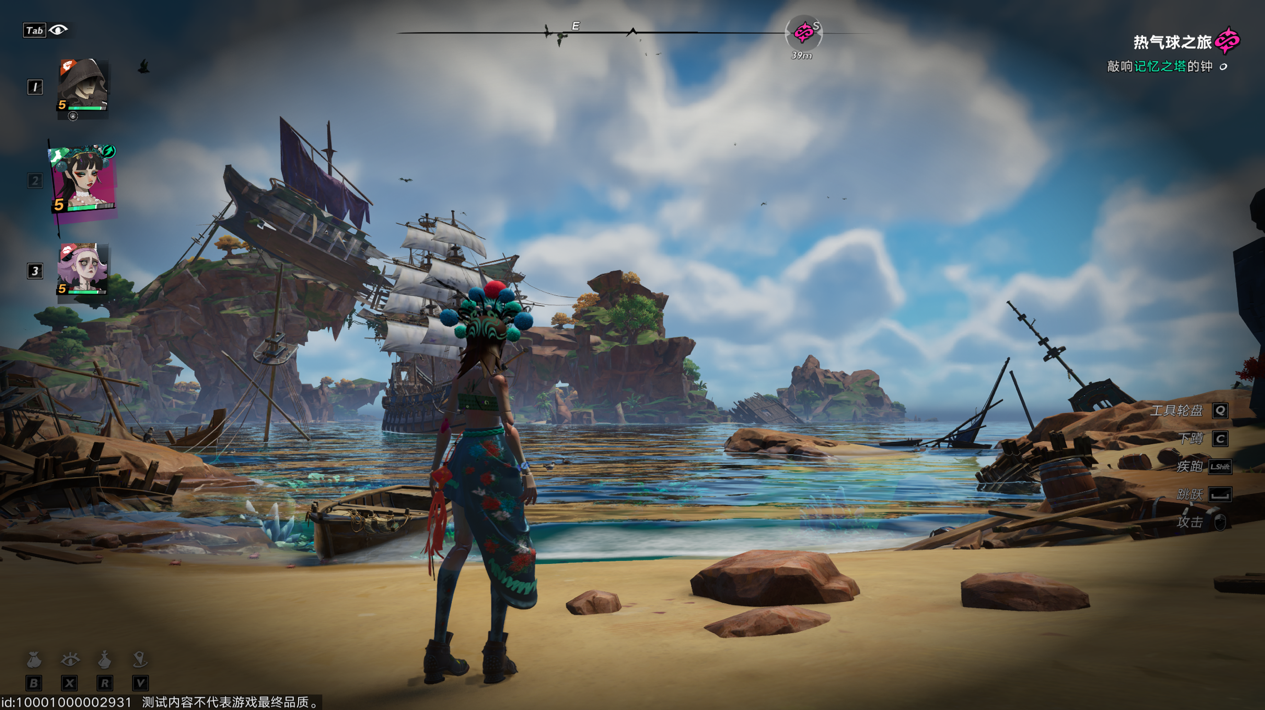Open the bag pouch icon
Viewport: 1265px width, 710px height.
[x=34, y=660]
